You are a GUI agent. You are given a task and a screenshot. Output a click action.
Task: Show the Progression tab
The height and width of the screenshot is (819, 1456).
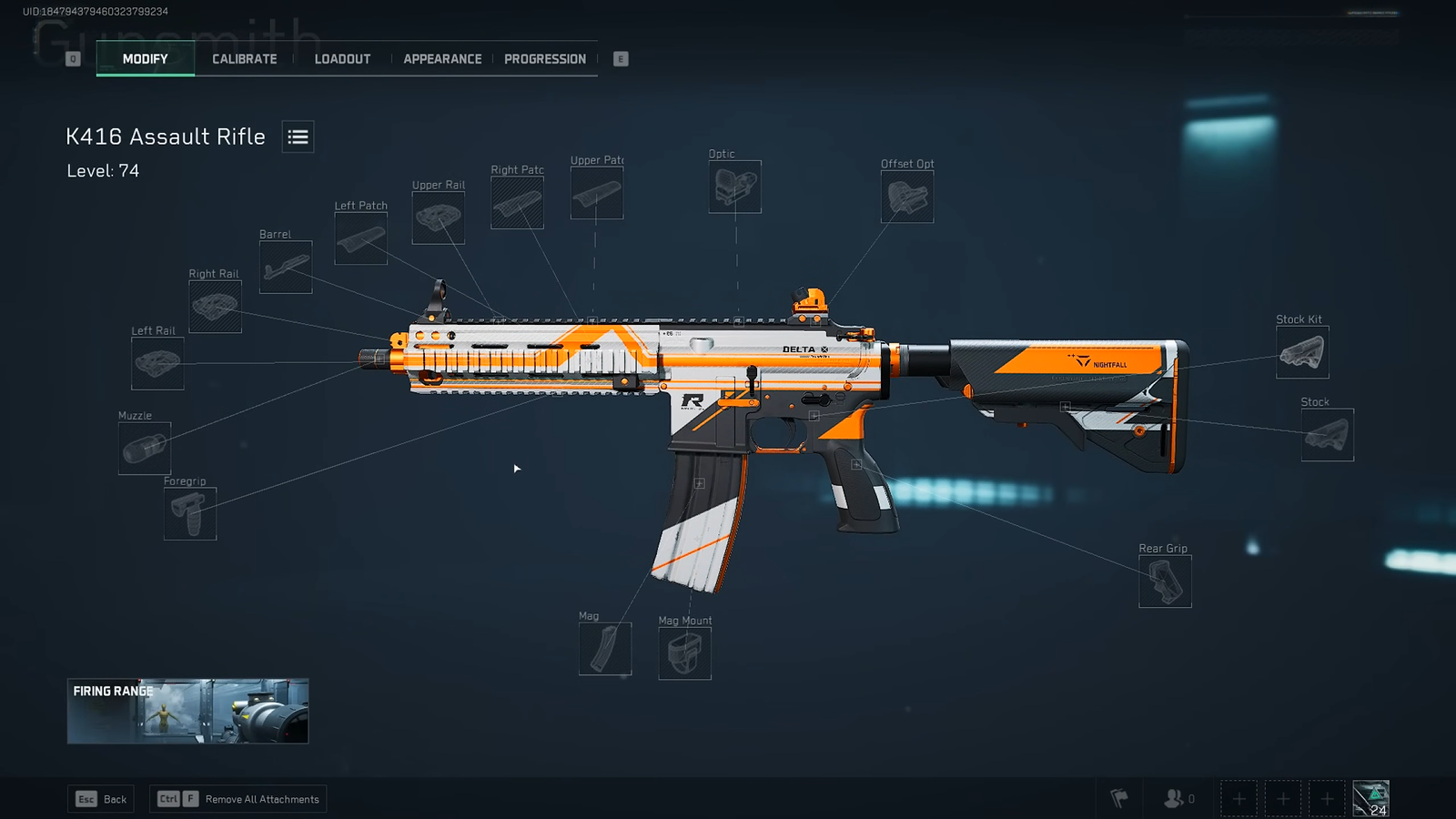pos(544,59)
